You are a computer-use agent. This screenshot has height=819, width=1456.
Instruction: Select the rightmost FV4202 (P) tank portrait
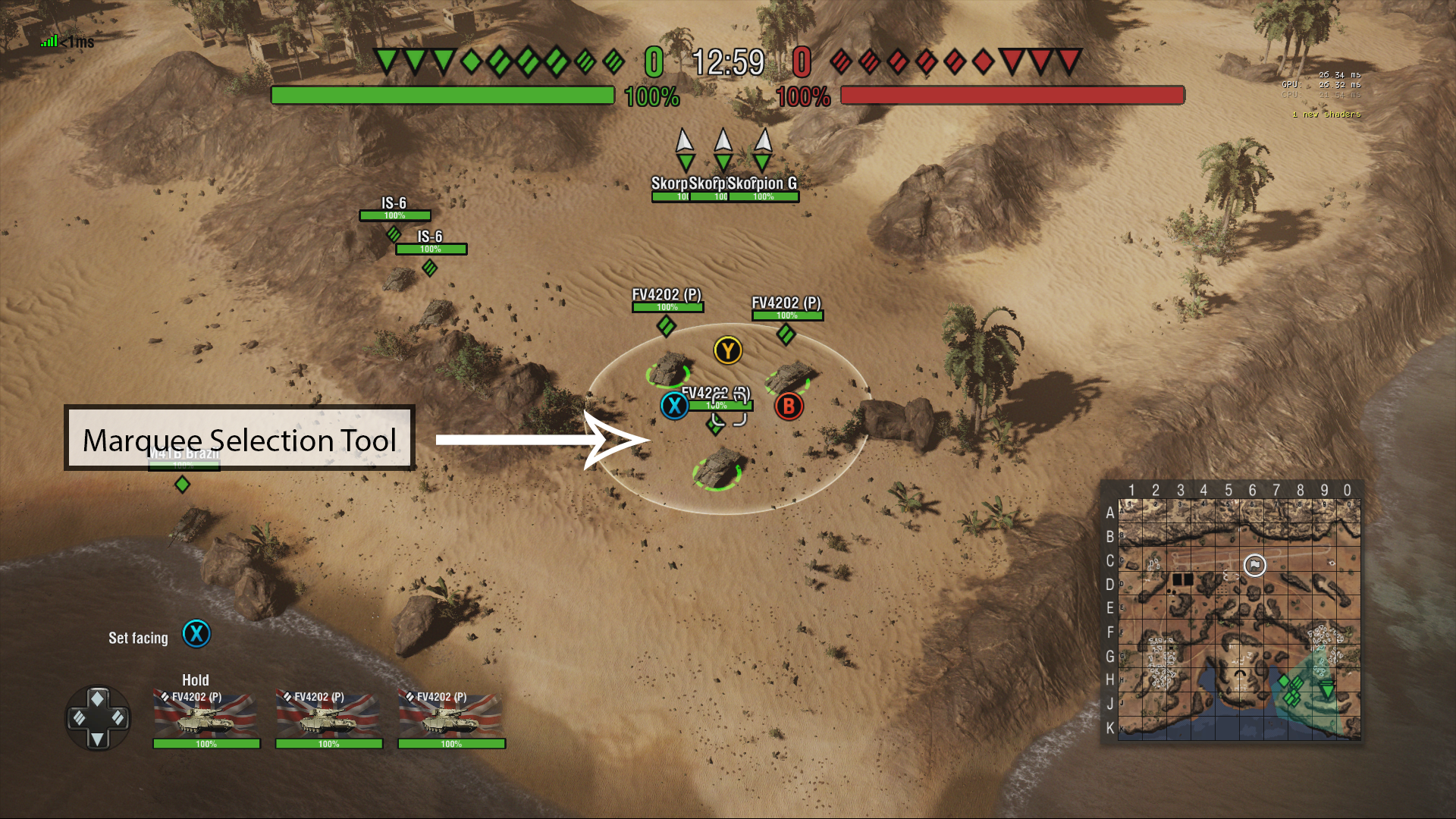[x=450, y=719]
